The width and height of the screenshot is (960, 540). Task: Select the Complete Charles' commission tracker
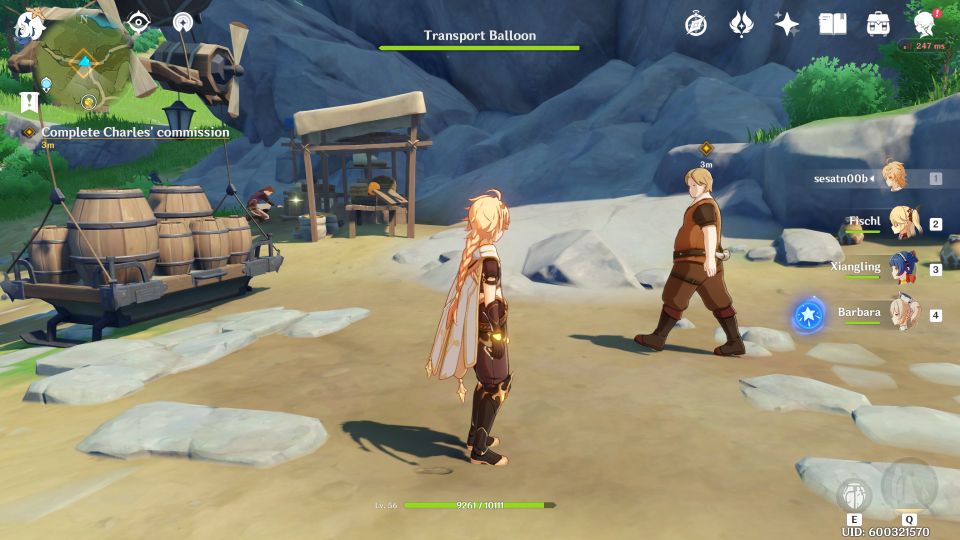coord(135,132)
